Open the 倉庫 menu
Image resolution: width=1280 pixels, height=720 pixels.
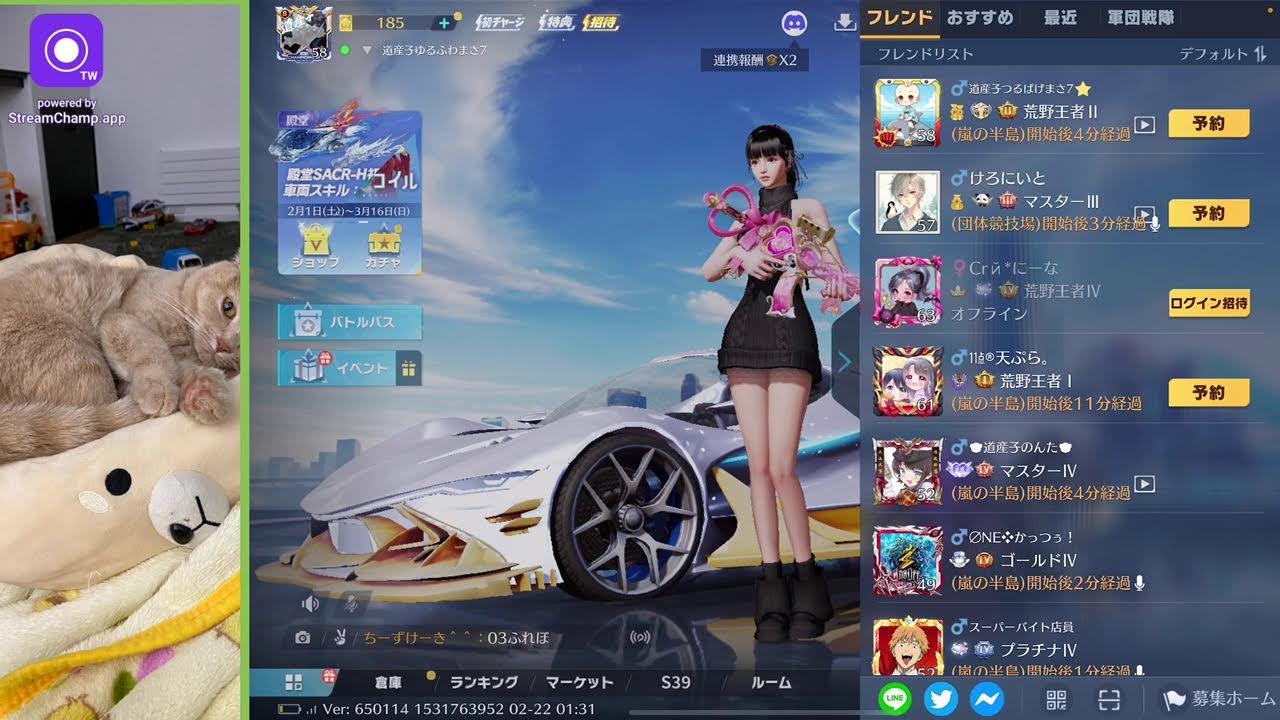pos(388,682)
